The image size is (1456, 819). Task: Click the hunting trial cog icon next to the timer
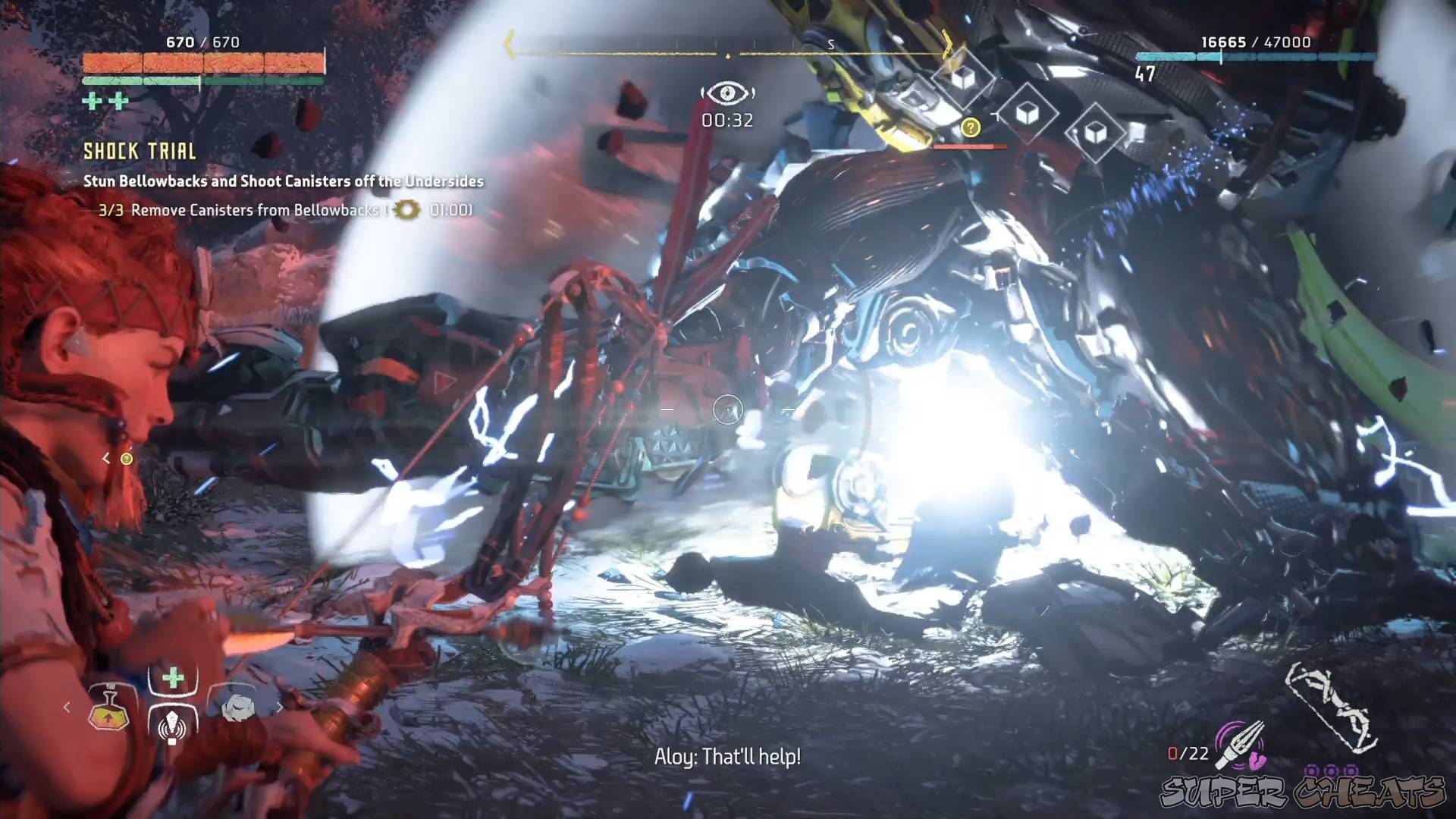406,211
